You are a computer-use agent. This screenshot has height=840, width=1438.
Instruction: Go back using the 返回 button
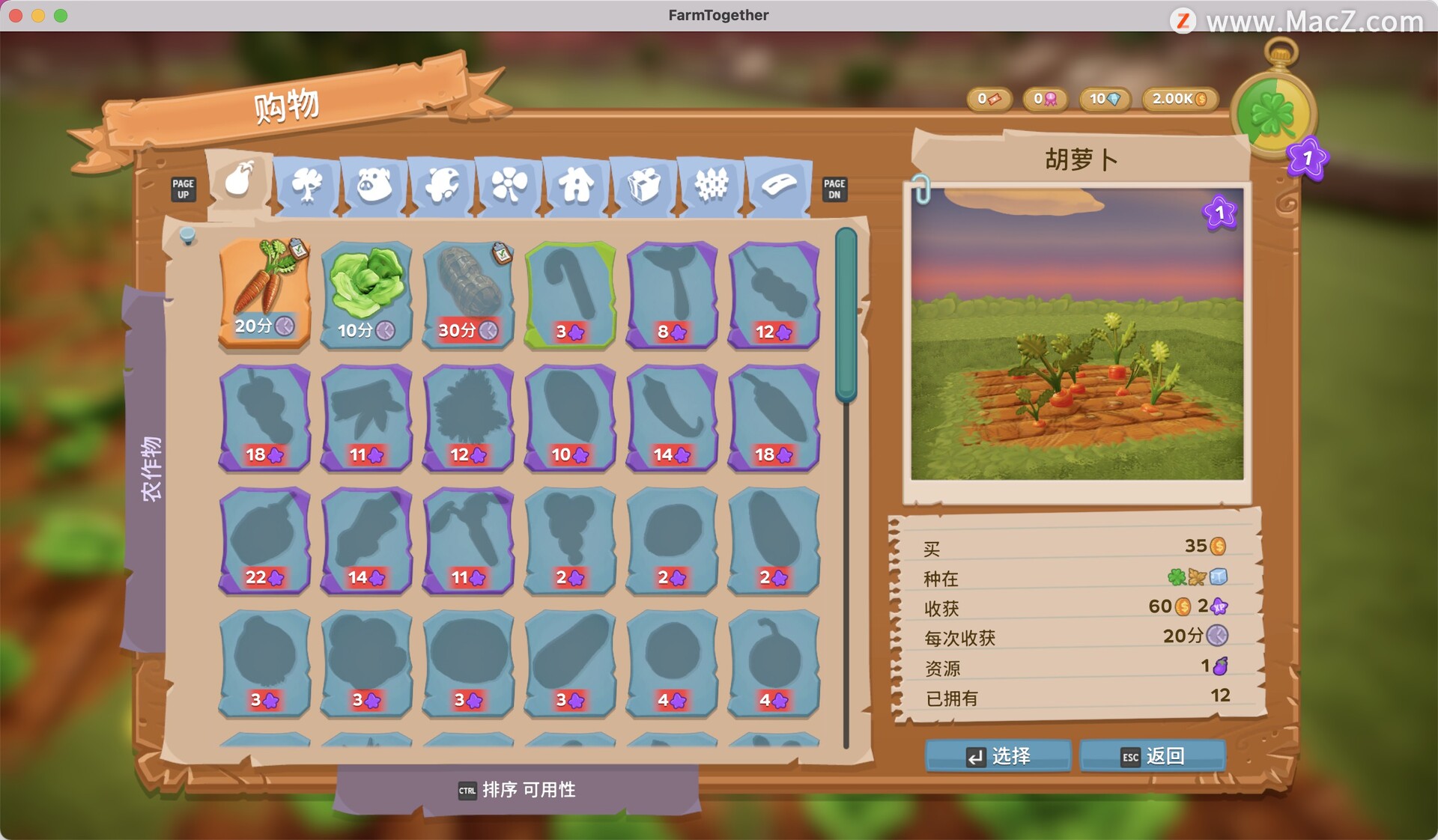click(1151, 756)
